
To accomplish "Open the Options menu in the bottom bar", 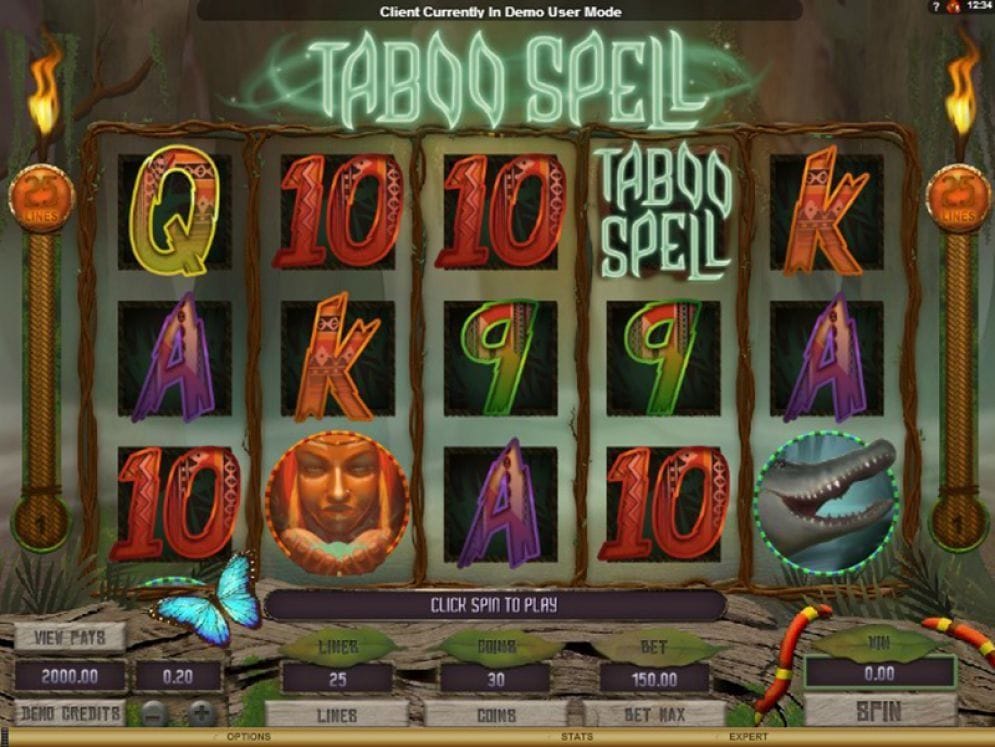I will point(248,738).
